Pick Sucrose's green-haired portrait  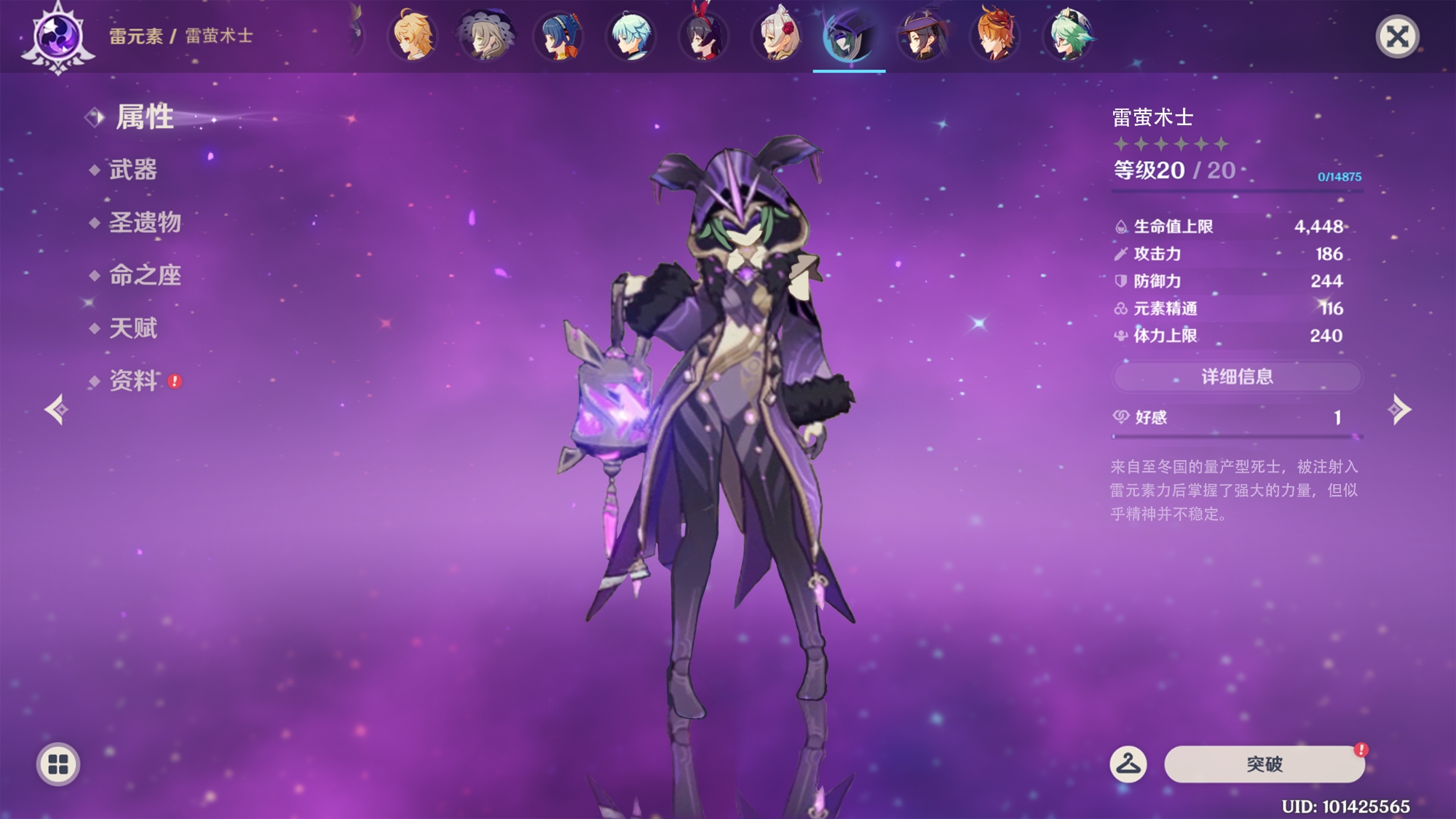pyautogui.click(x=1068, y=35)
